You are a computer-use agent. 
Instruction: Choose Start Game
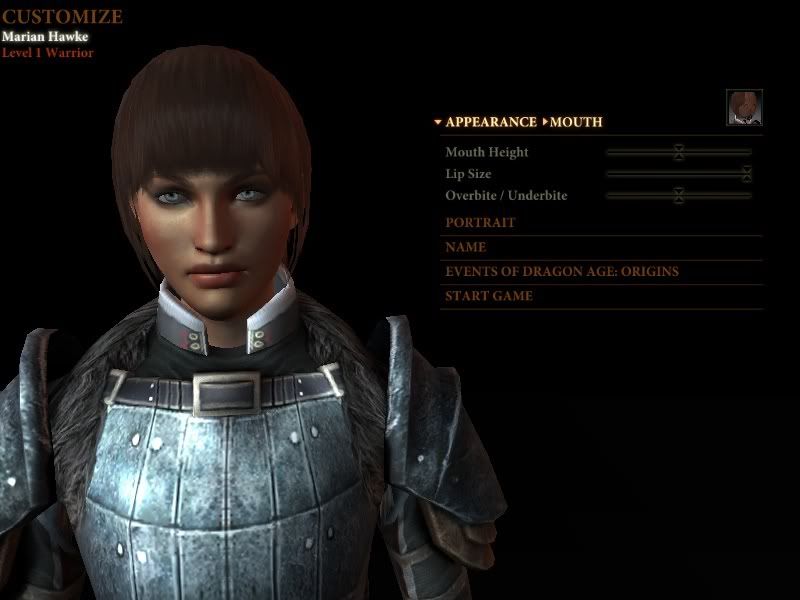click(489, 296)
